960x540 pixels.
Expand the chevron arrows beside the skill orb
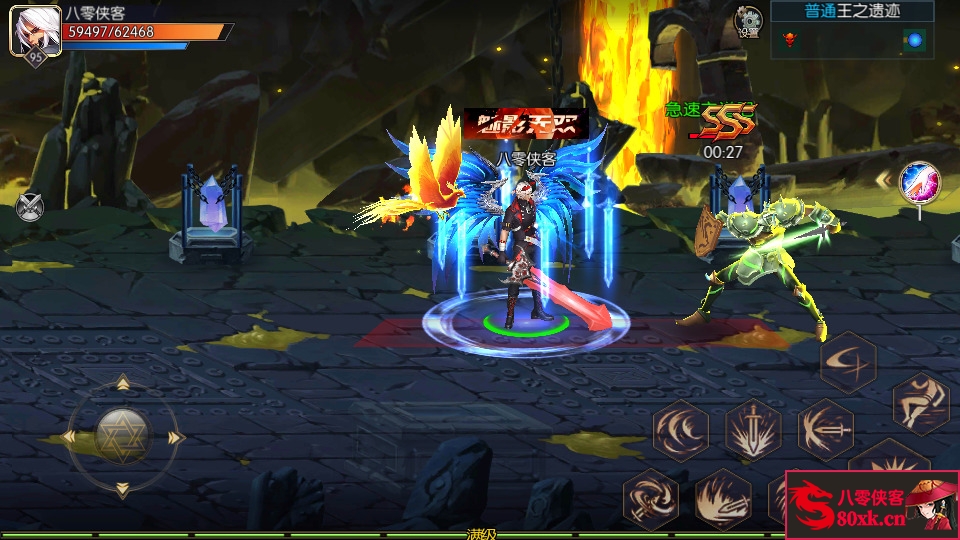(884, 180)
